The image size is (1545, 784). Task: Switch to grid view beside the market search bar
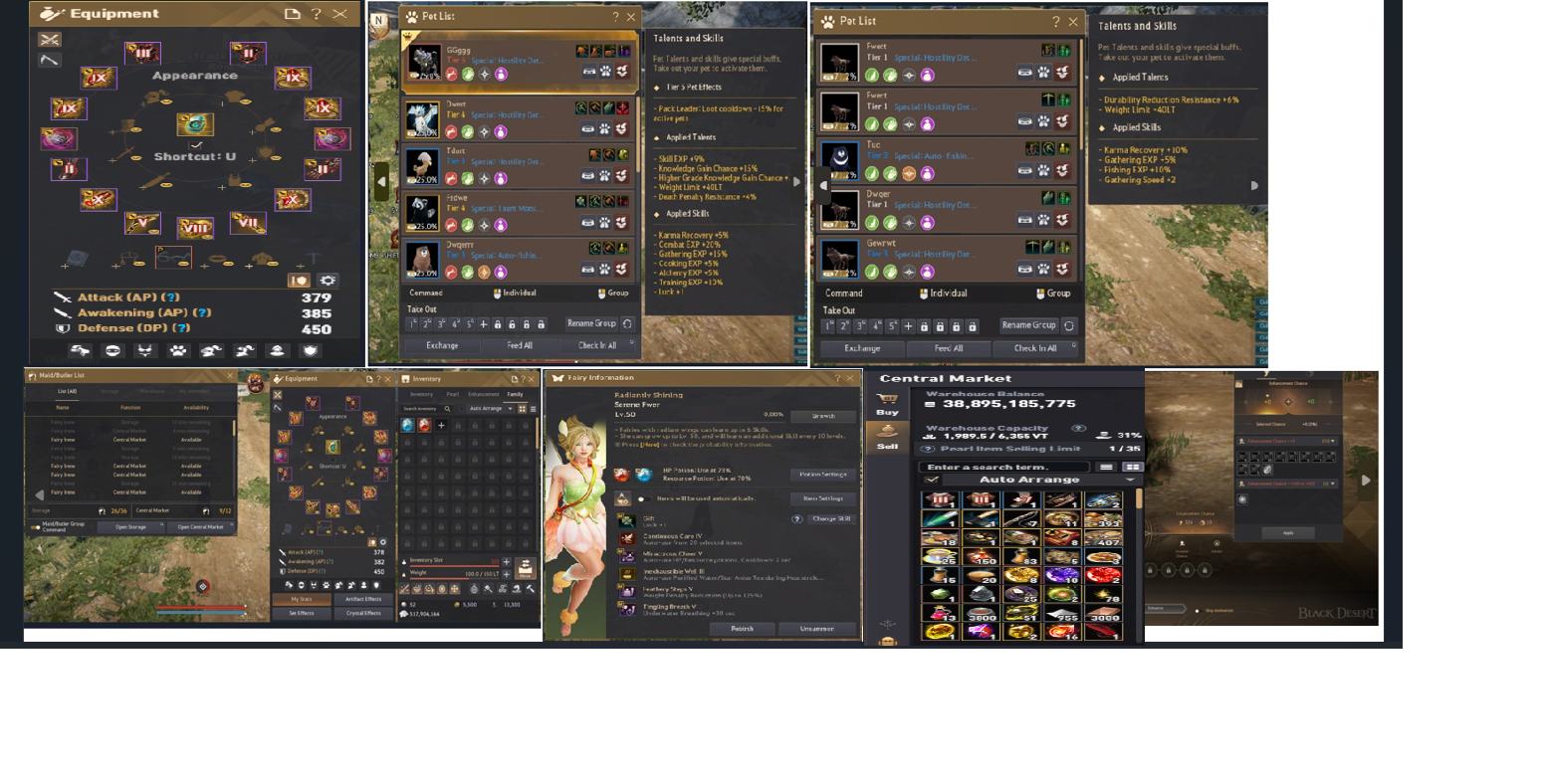pyautogui.click(x=1132, y=468)
